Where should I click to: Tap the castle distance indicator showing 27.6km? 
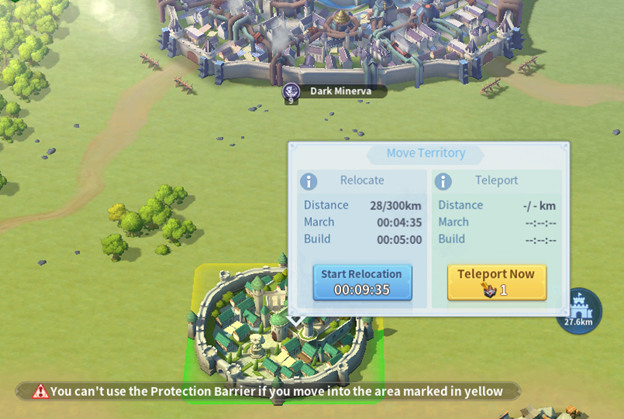click(579, 311)
